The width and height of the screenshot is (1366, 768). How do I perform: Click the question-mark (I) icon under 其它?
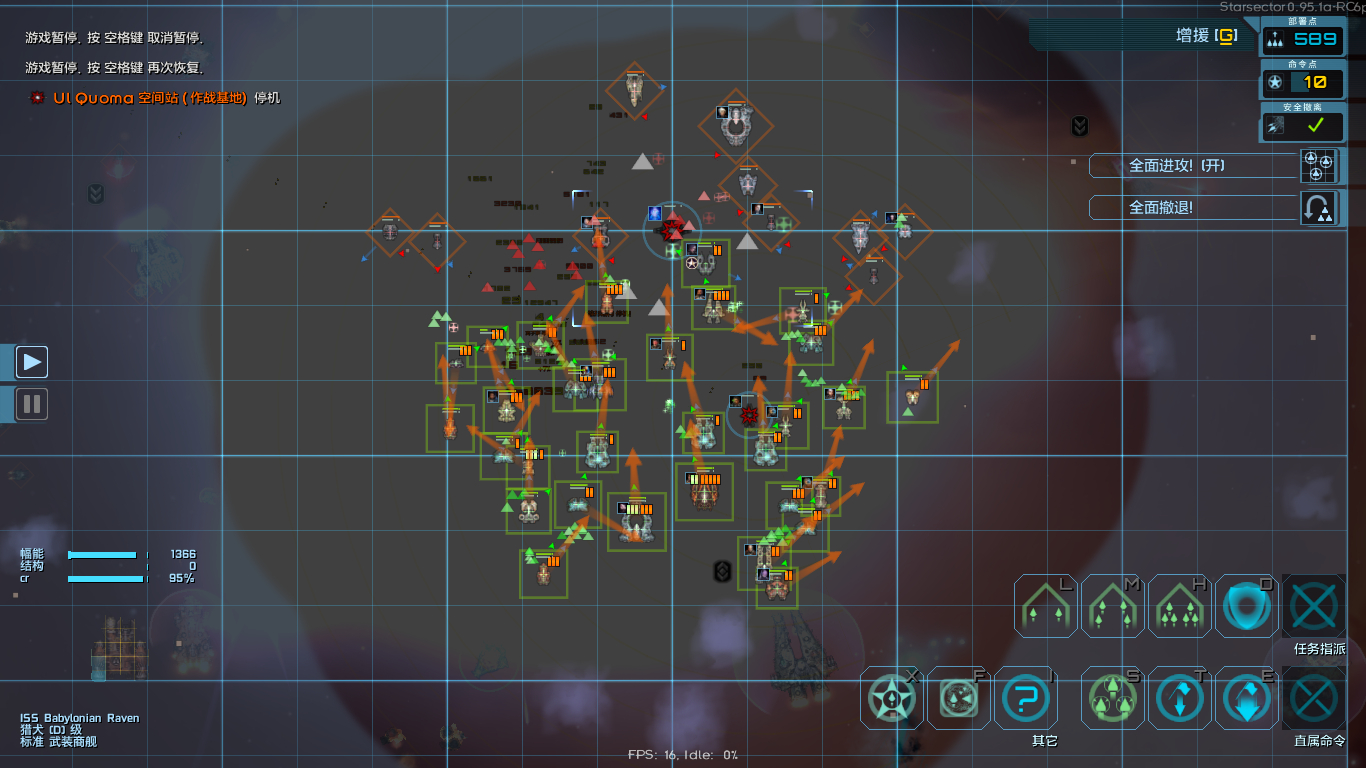click(1025, 698)
